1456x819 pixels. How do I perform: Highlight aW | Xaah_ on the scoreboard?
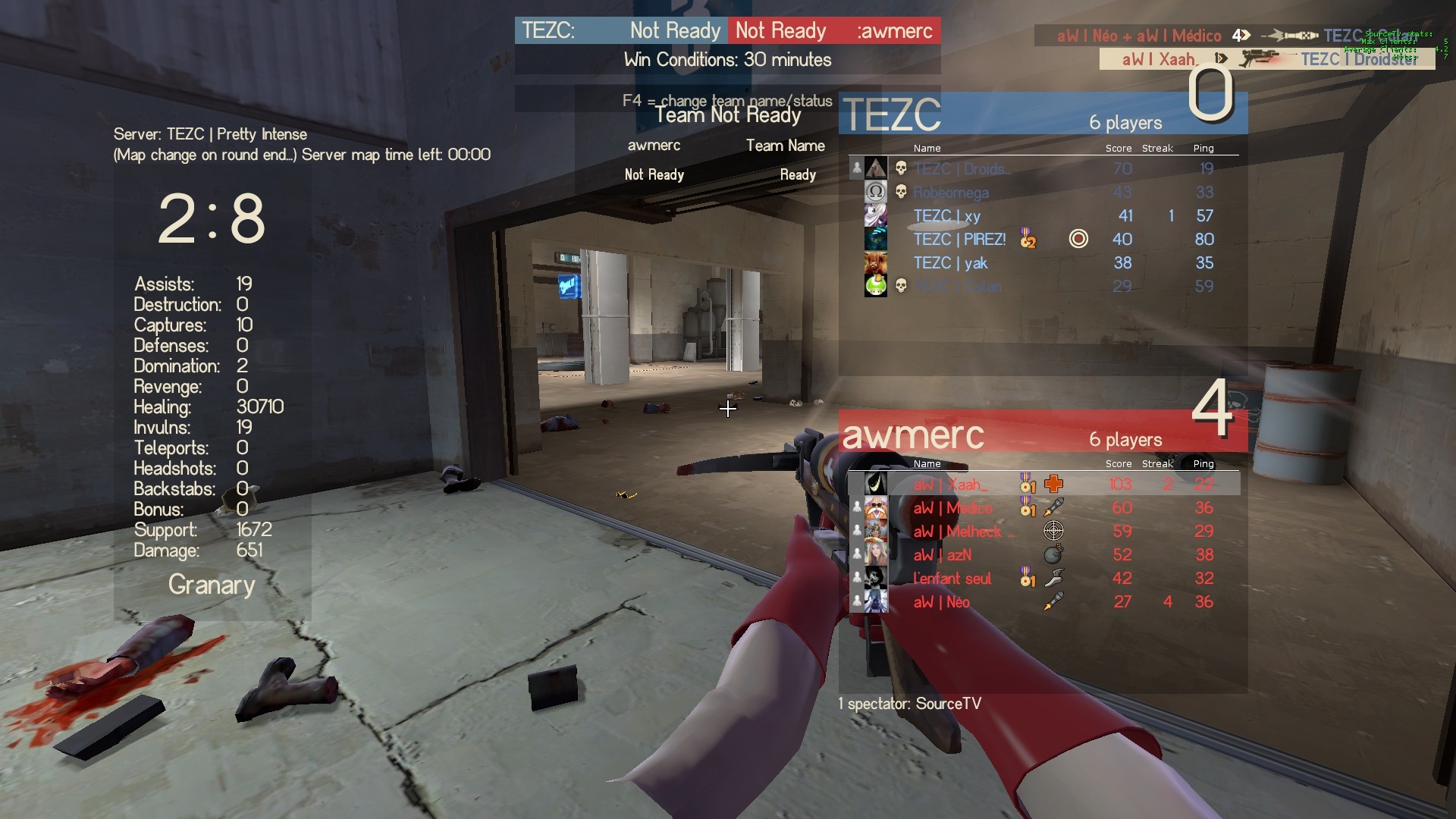click(950, 485)
